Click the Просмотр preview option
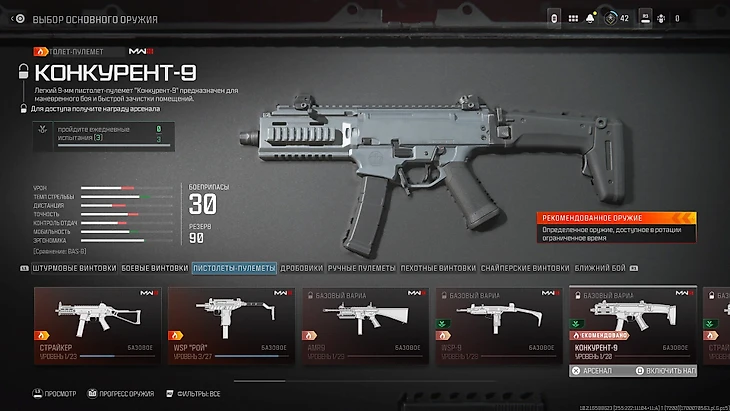This screenshot has height=411, width=730. click(56, 394)
